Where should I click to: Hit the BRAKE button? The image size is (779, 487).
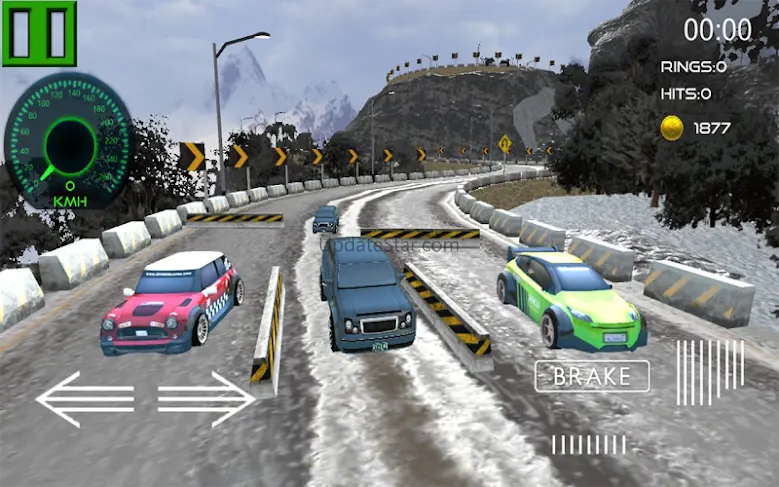coord(592,376)
